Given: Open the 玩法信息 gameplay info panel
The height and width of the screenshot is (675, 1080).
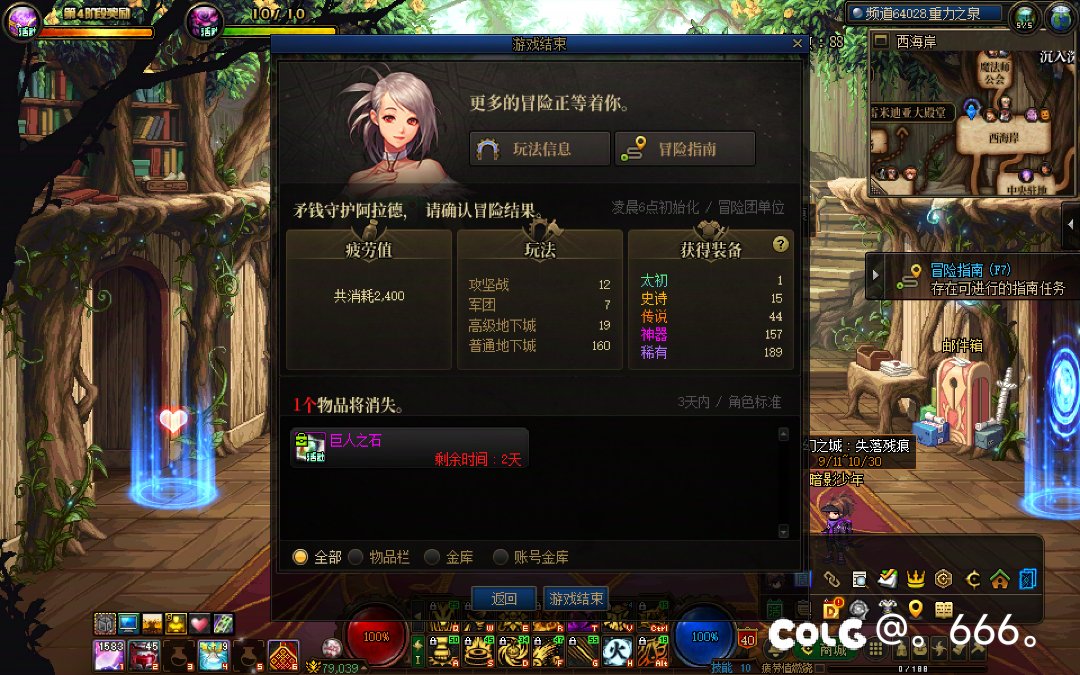Looking at the screenshot, I should click(540, 149).
